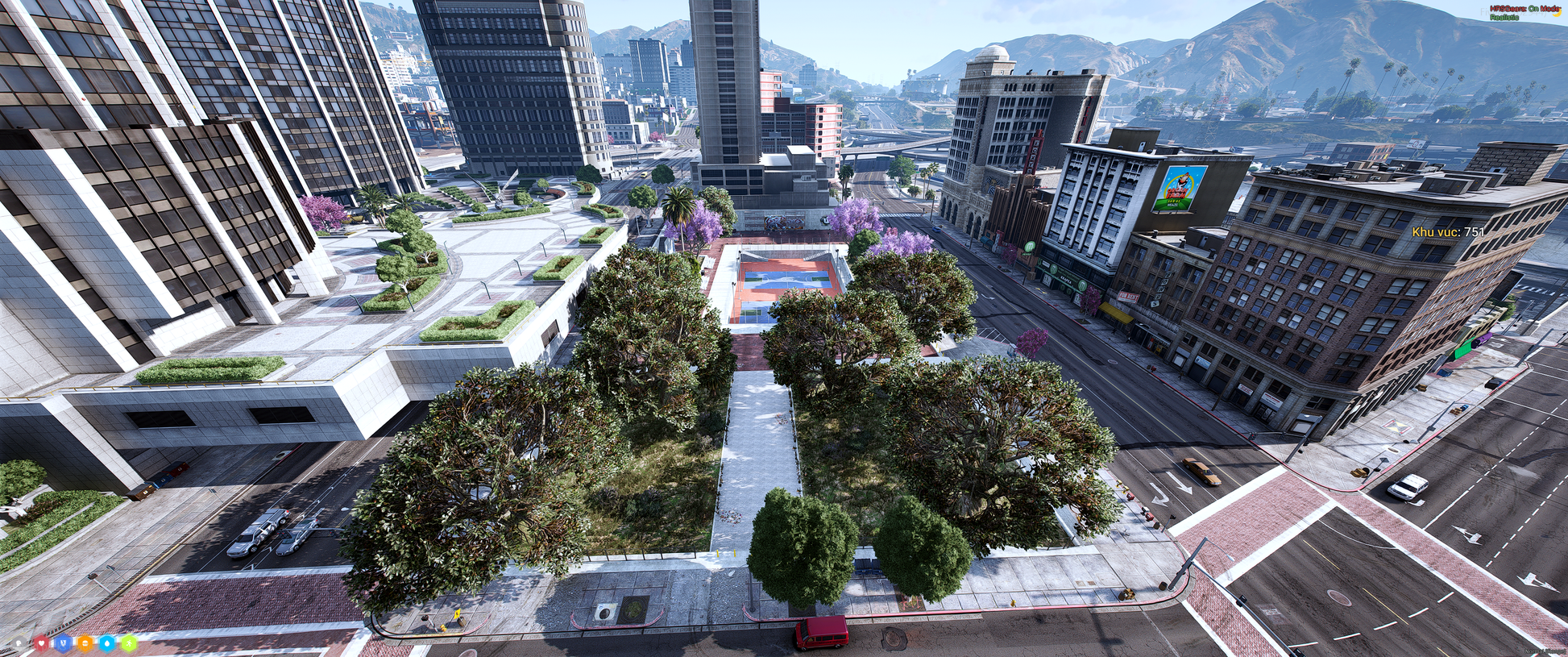The height and width of the screenshot is (657, 1568).
Task: Click the grey head voice icon
Action: (19, 643)
